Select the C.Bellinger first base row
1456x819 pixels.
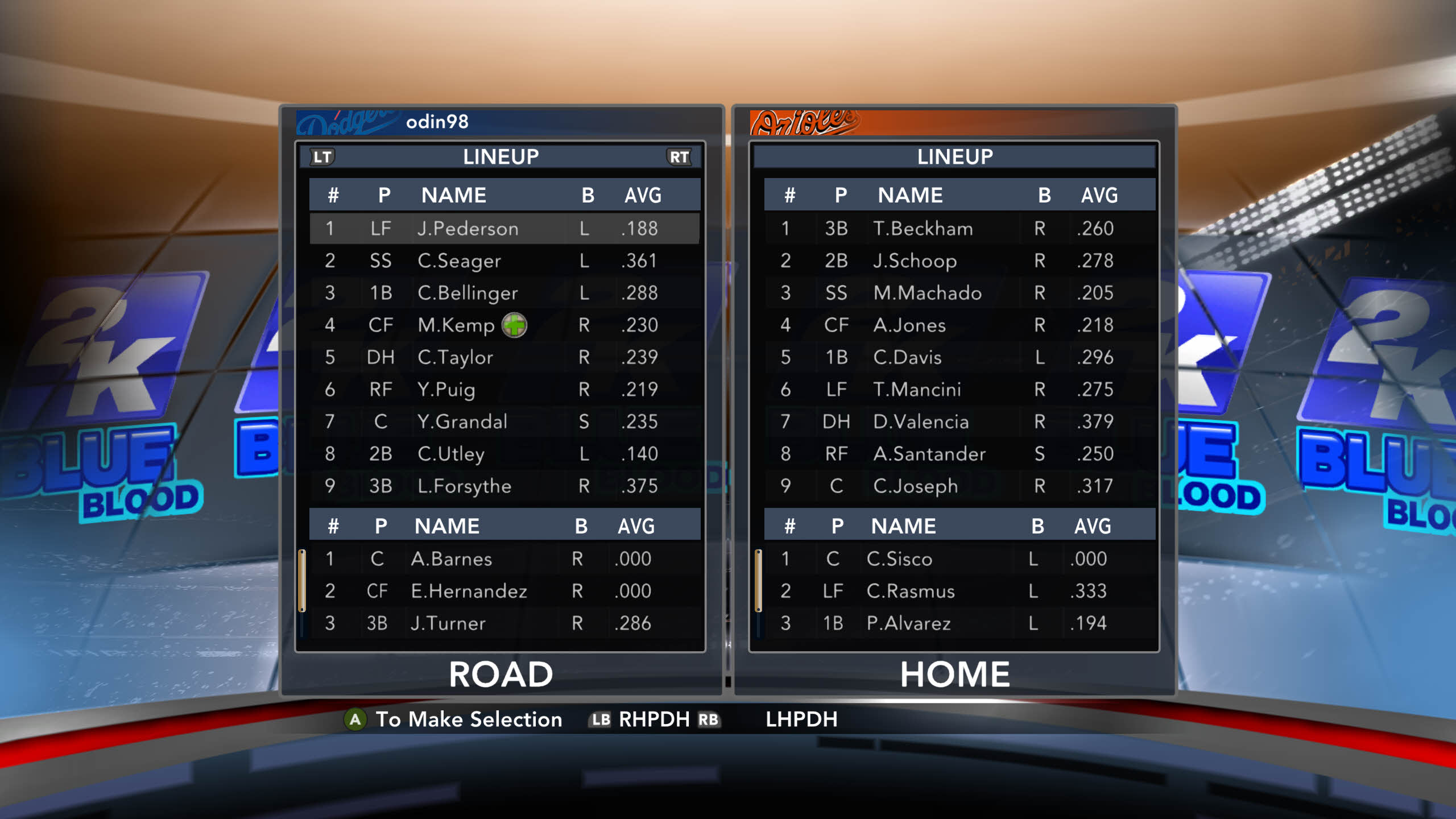(504, 293)
